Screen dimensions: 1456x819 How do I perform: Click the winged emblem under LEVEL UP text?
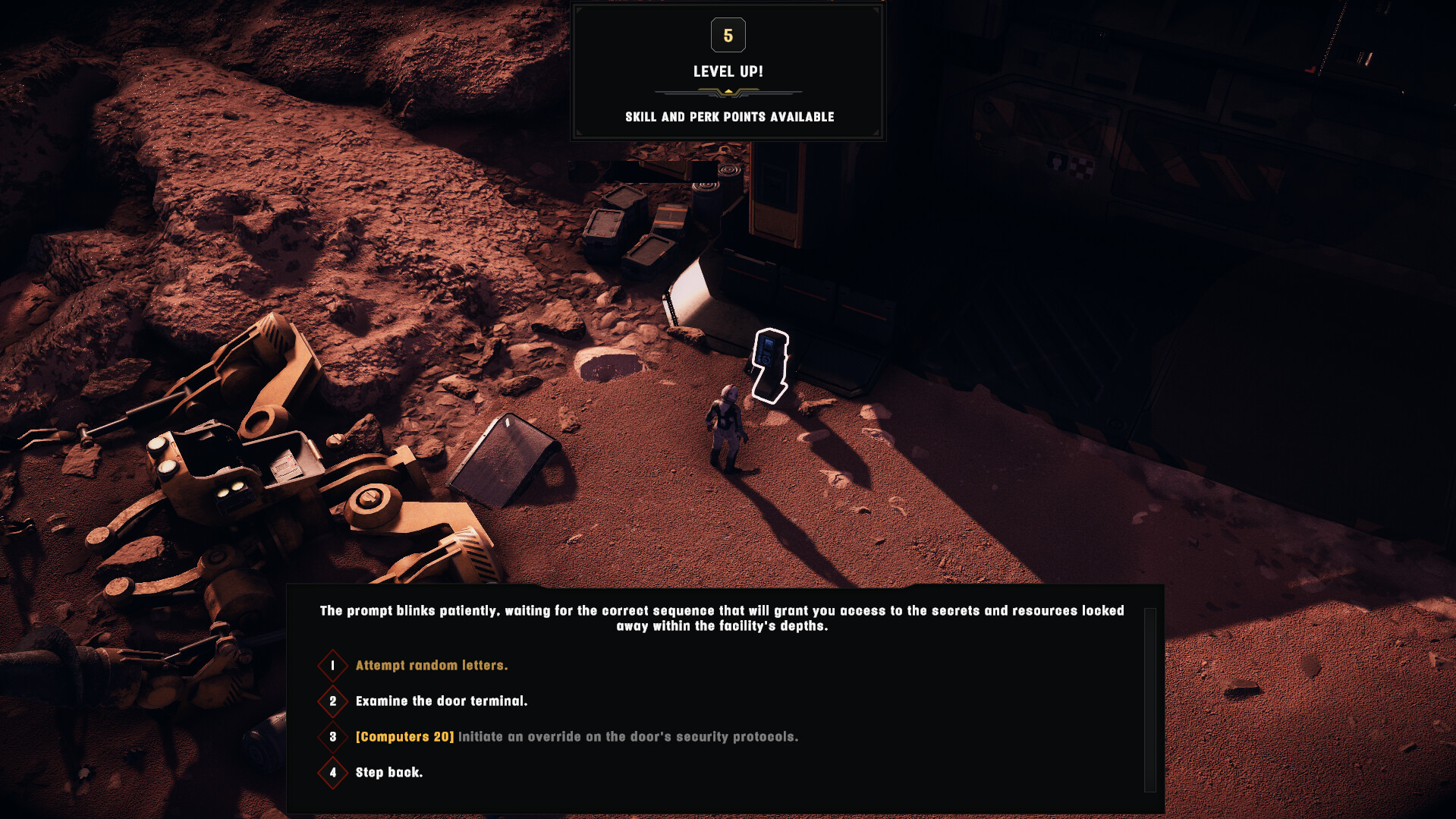coord(728,93)
